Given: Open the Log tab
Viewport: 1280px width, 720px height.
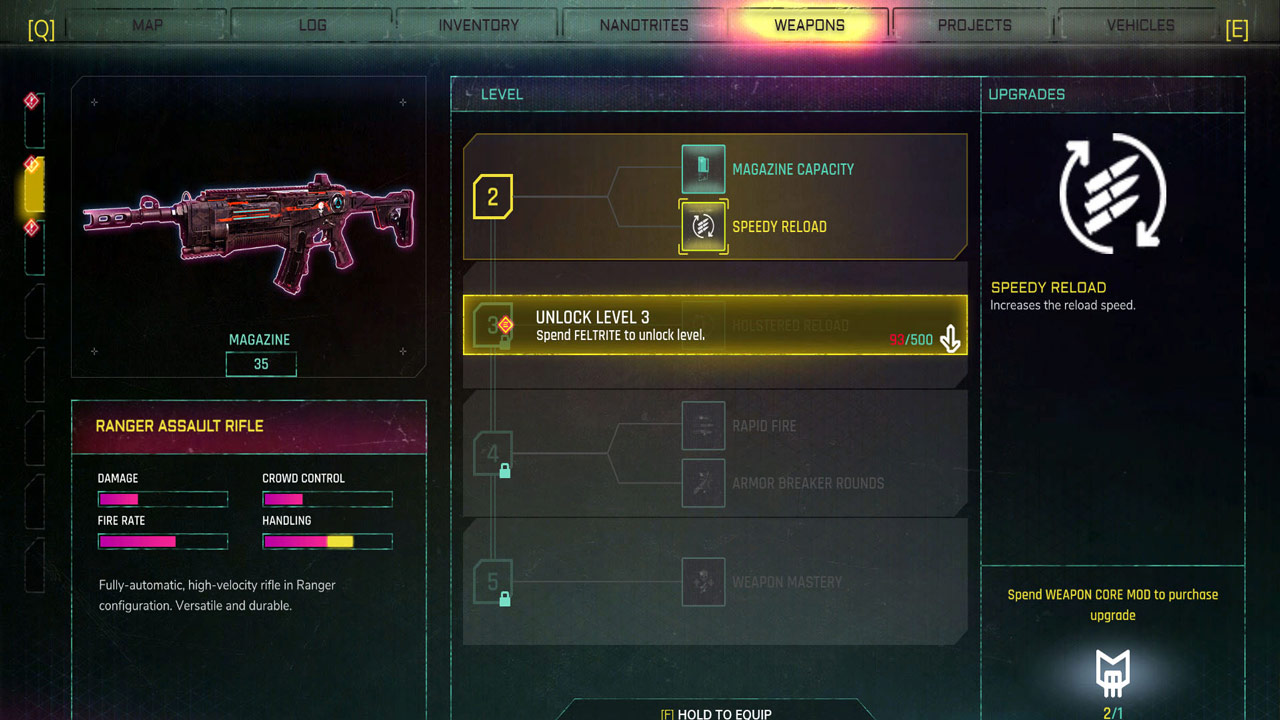Looking at the screenshot, I should tap(313, 25).
